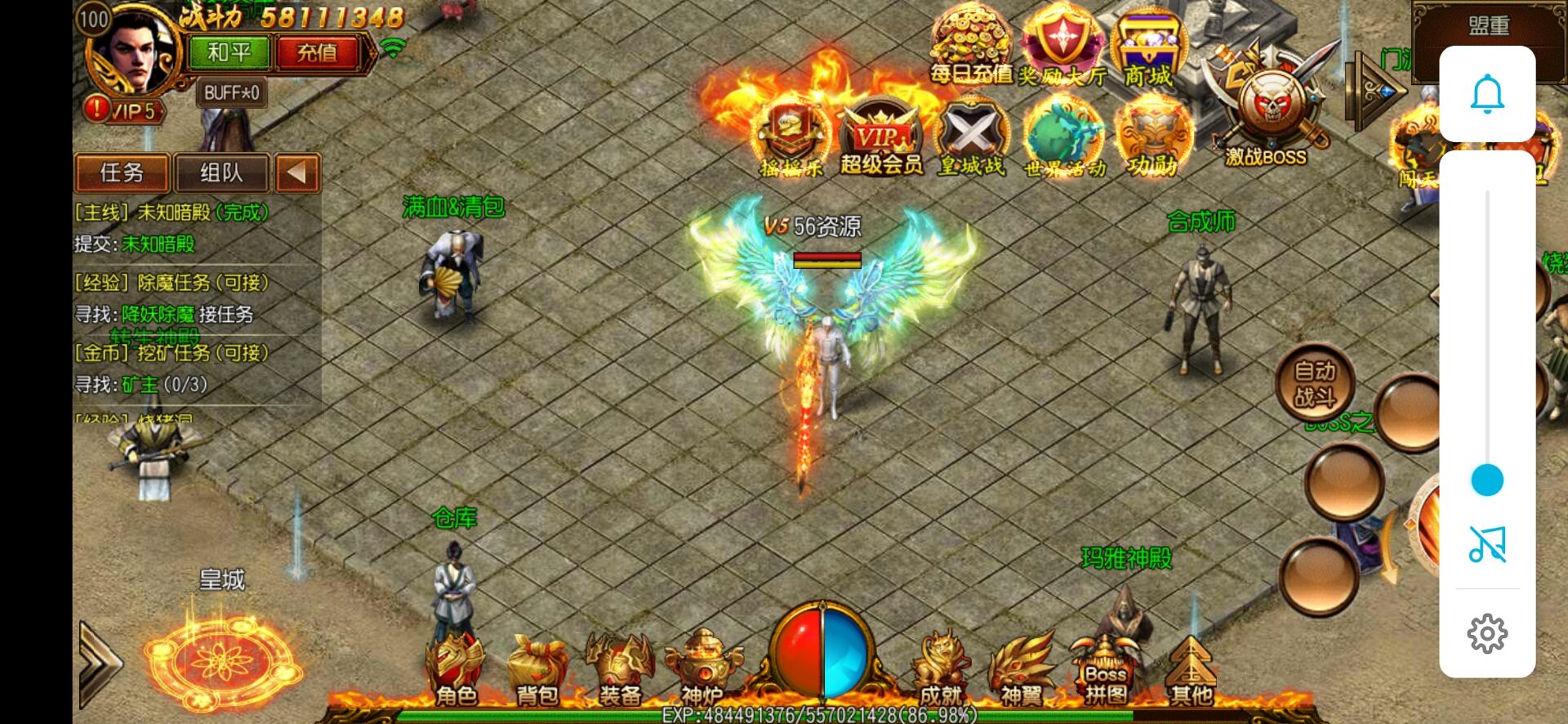Tap the bell notification icon in overlay
The height and width of the screenshot is (724, 1568).
click(1487, 94)
